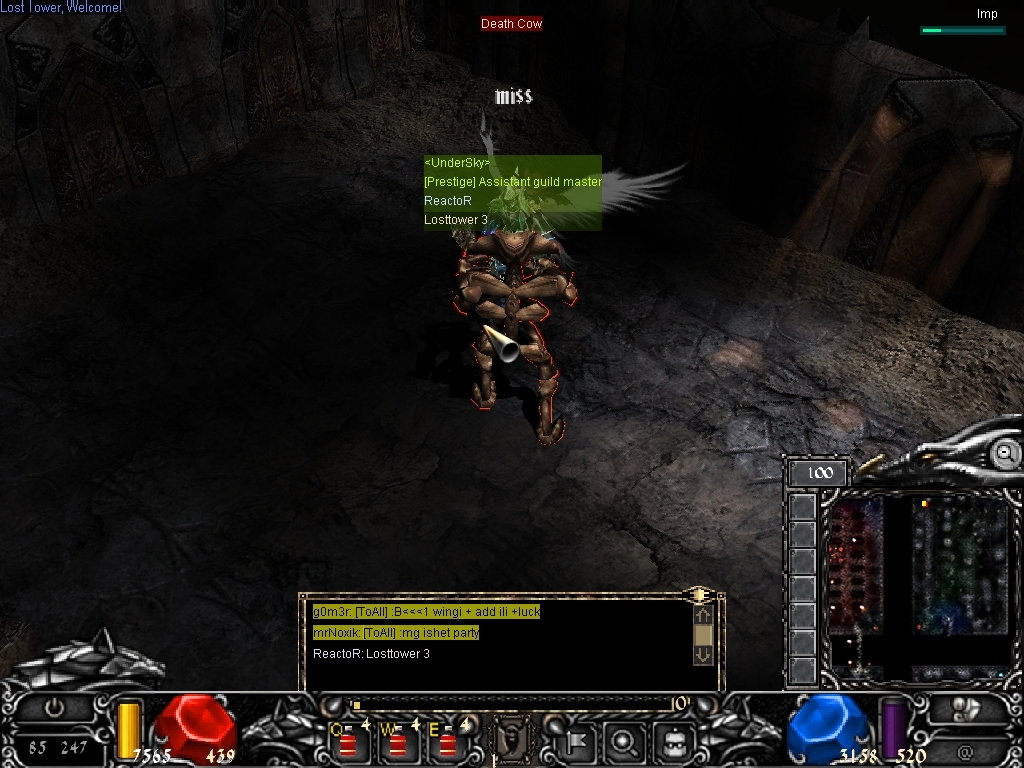Click the chat scrollbar down arrow
The height and width of the screenshot is (768, 1024).
click(x=702, y=655)
